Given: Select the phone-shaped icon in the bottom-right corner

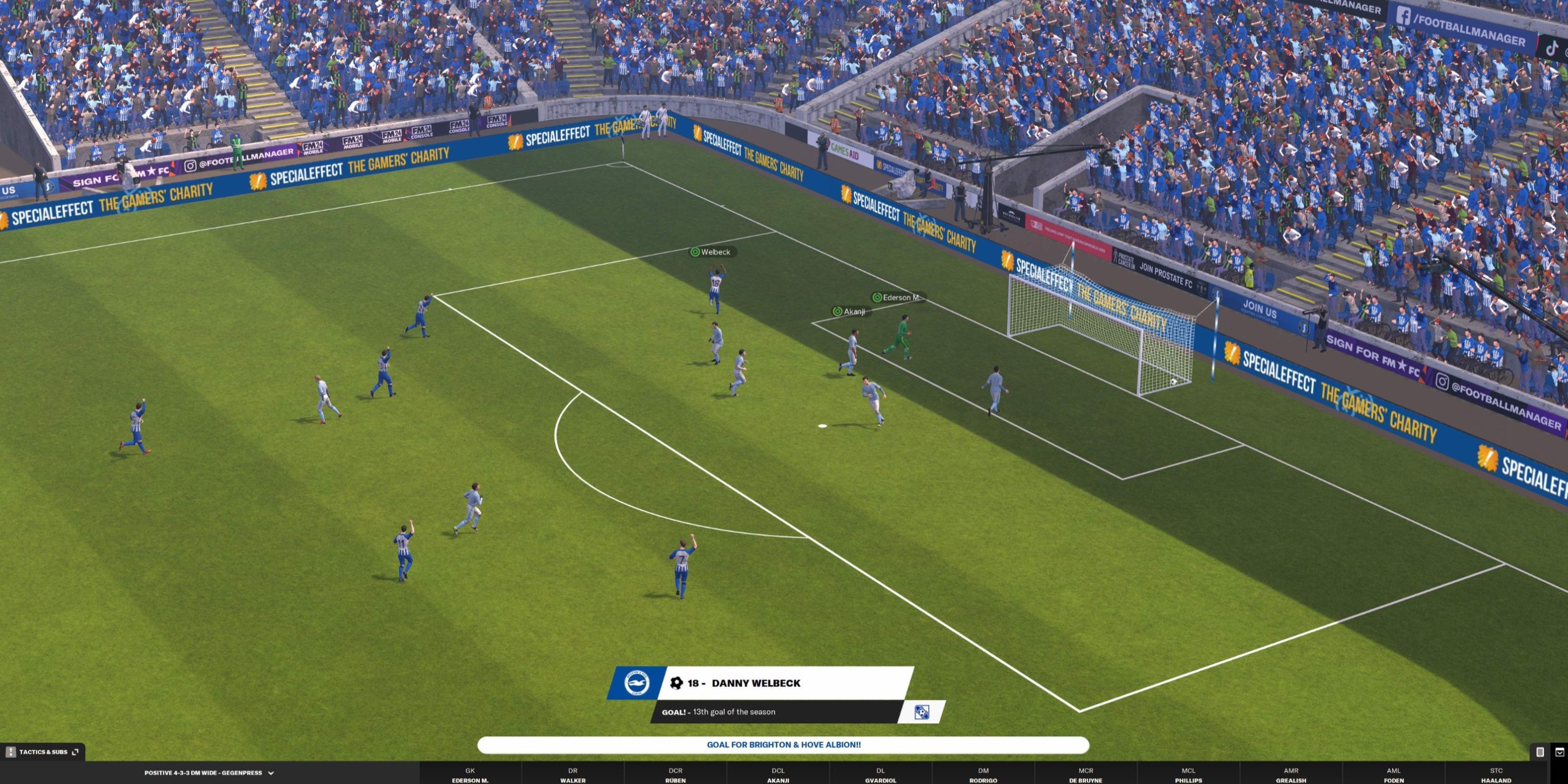Looking at the screenshot, I should tap(1541, 752).
